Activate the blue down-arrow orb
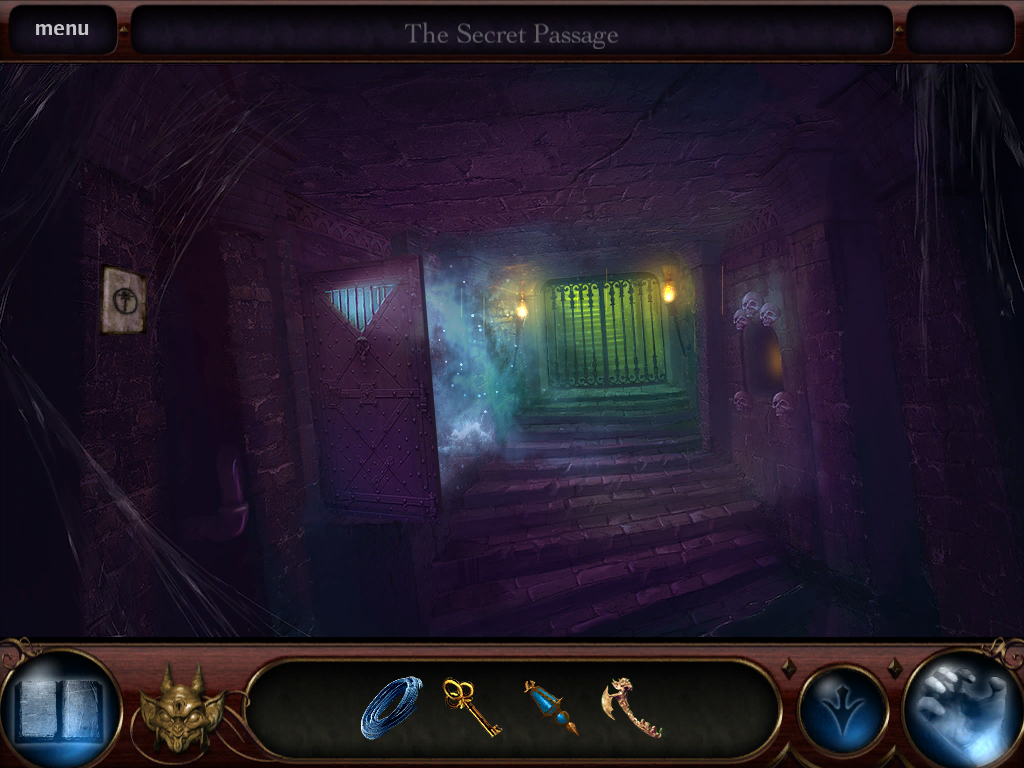 coord(843,709)
